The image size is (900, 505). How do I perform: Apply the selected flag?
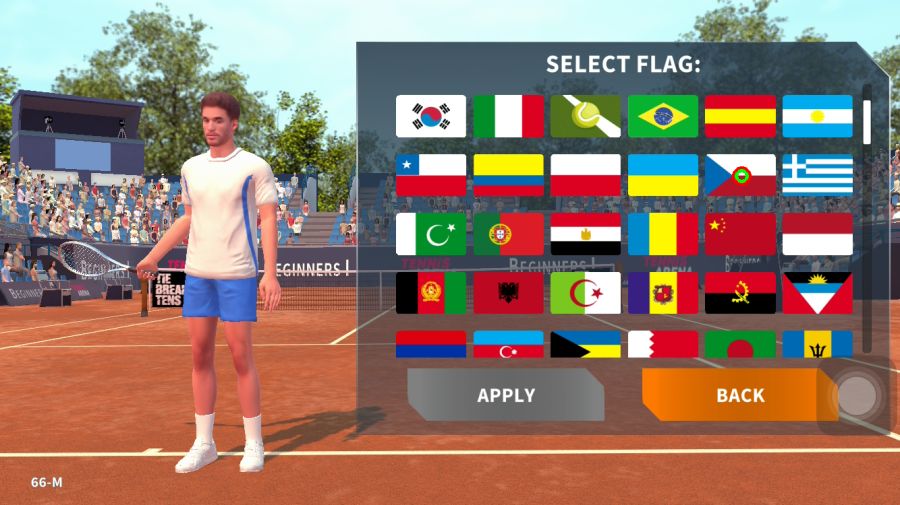coord(505,395)
